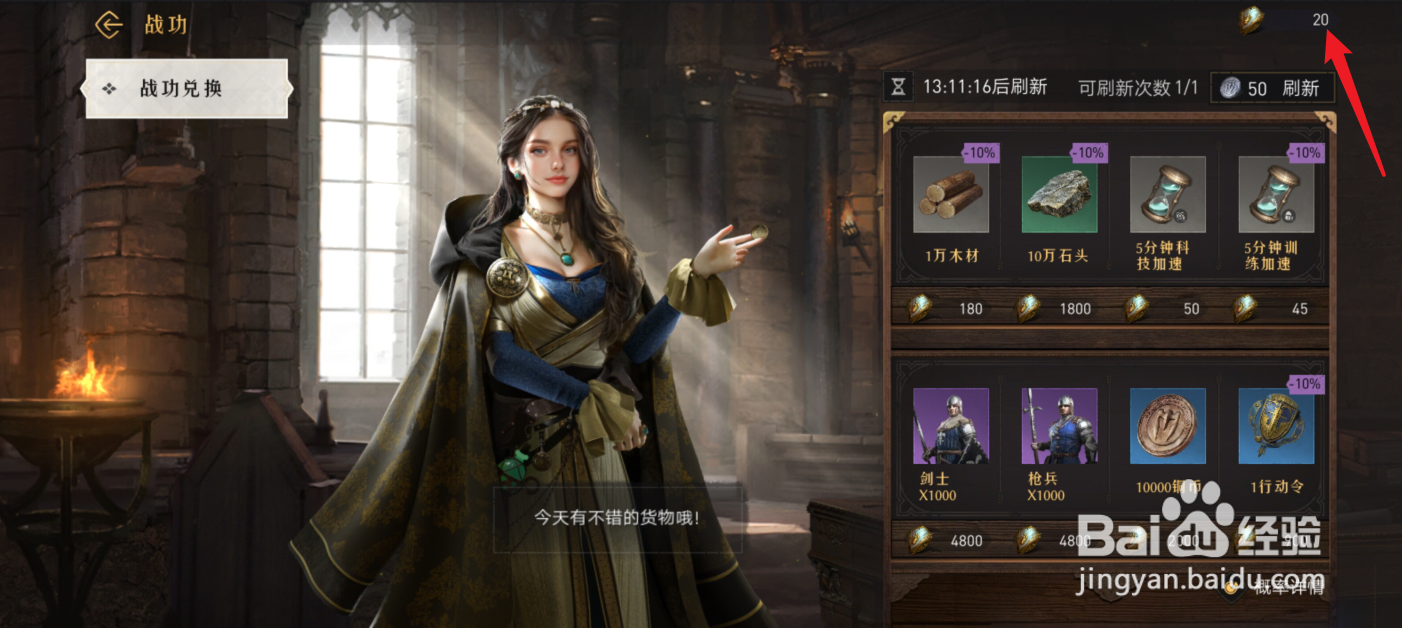This screenshot has width=1402, height=628.
Task: Pick the 5分钟科技加速 hourglass
Action: click(1168, 195)
